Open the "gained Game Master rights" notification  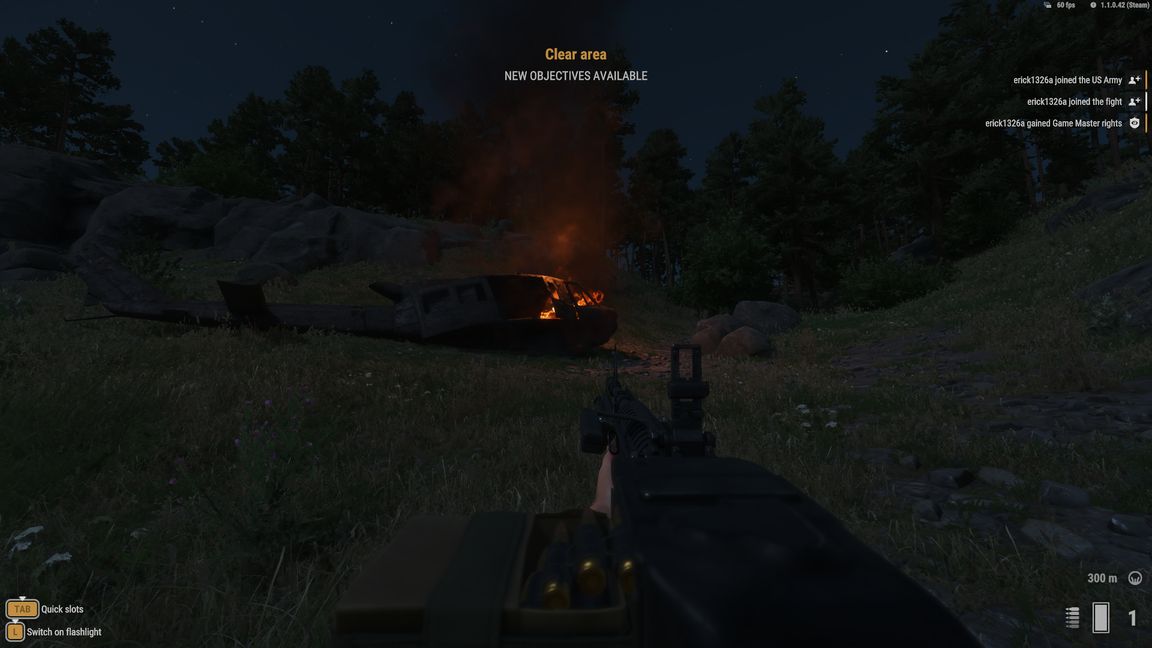[1053, 124]
